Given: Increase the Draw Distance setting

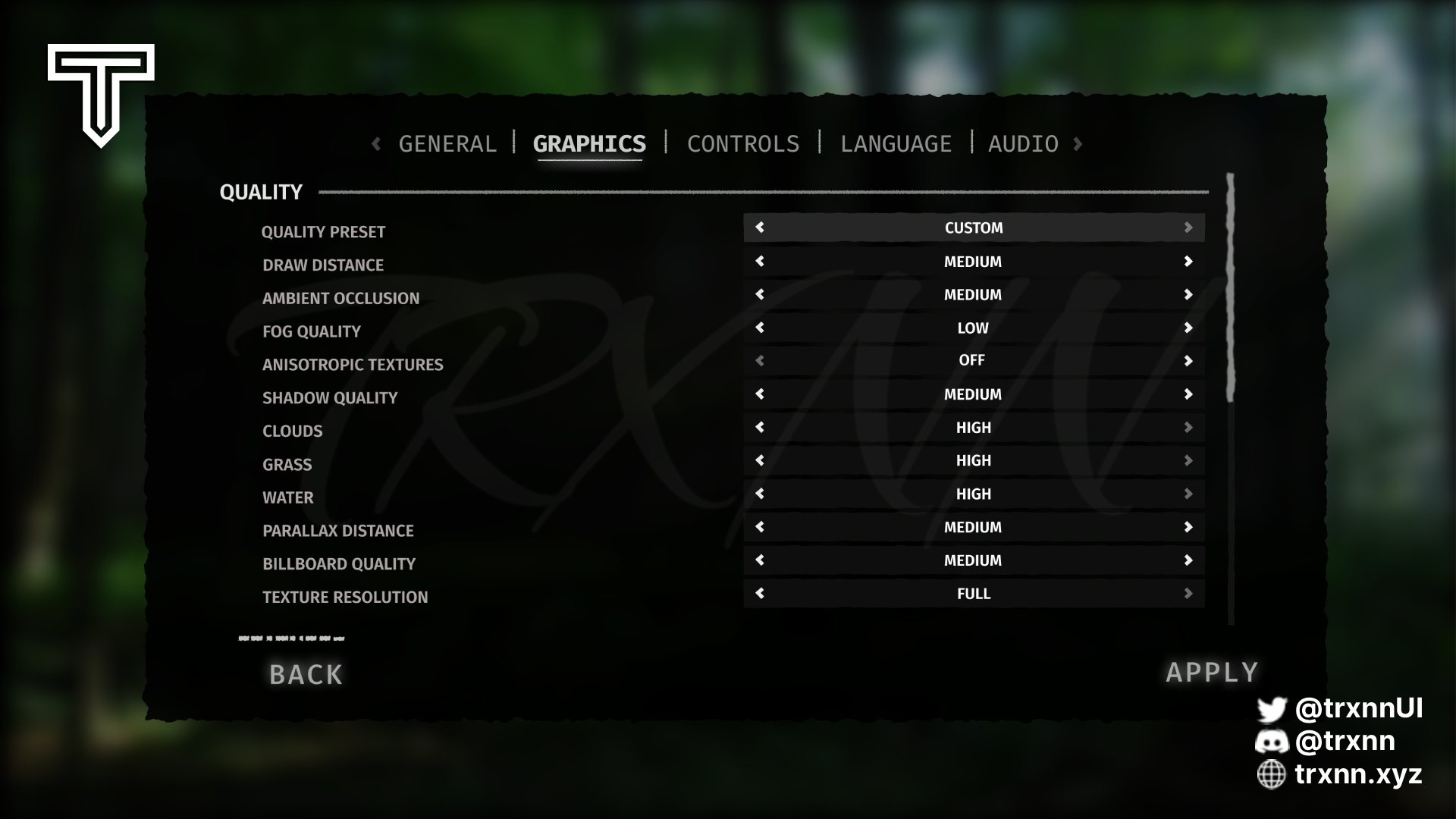Looking at the screenshot, I should 1188,262.
